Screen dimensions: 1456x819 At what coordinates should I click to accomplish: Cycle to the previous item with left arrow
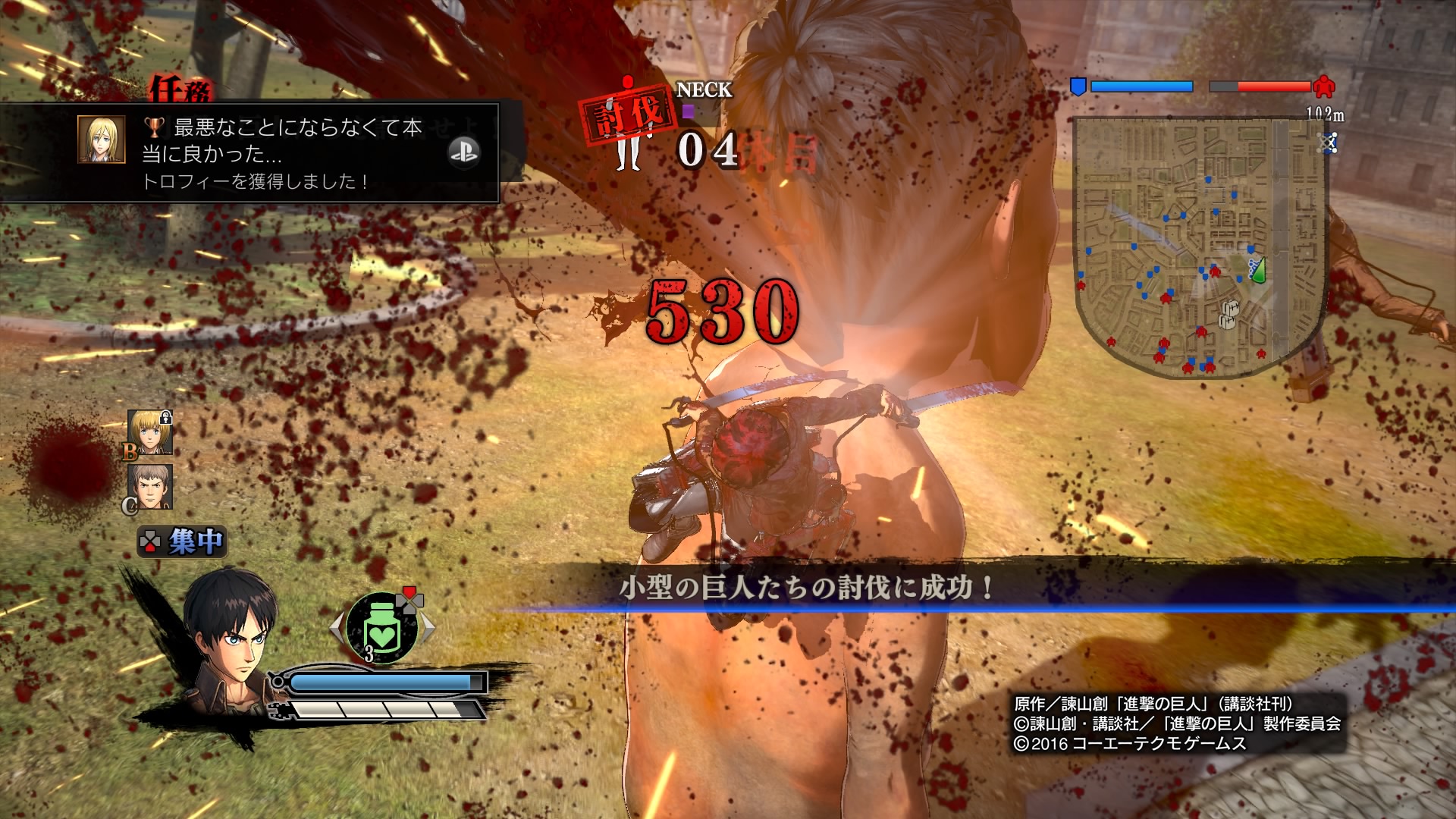coord(336,628)
